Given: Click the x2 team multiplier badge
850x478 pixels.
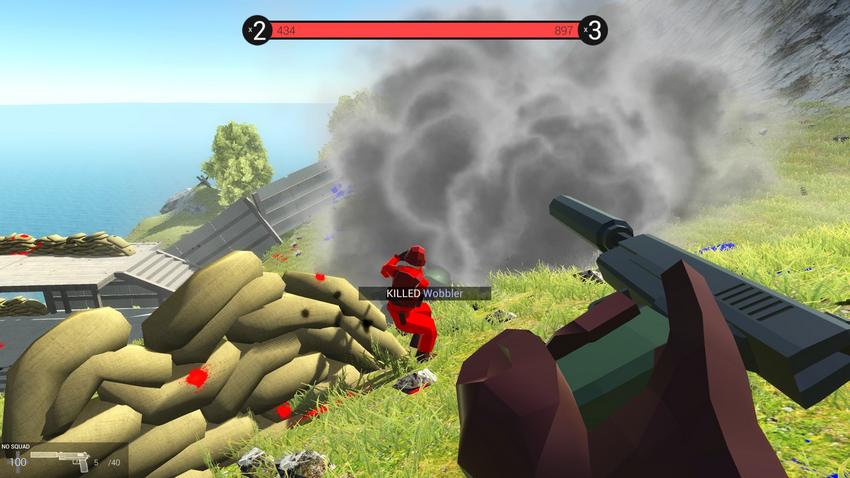Looking at the screenshot, I should [258, 31].
